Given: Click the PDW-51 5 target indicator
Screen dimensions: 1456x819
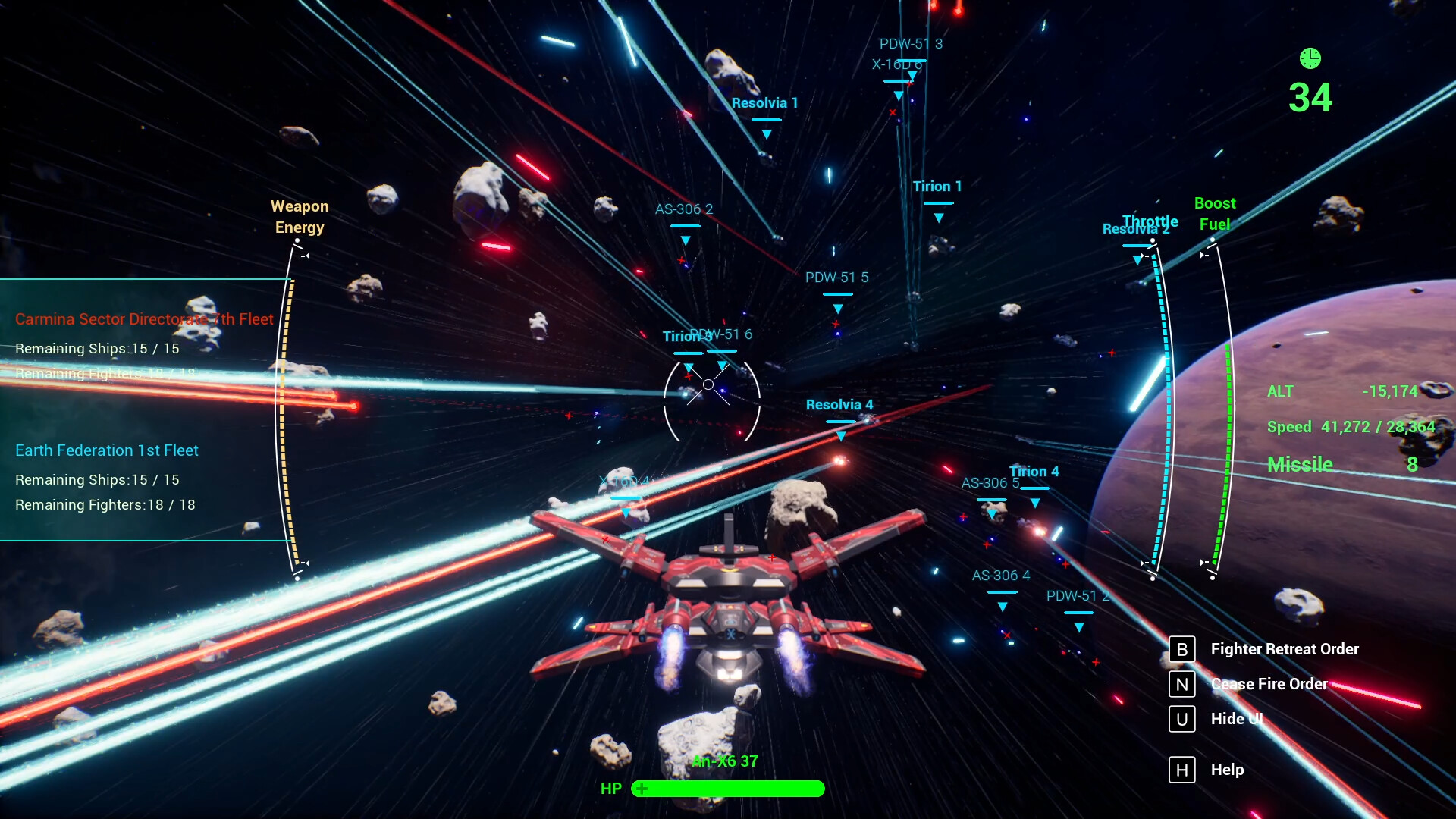Looking at the screenshot, I should click(x=838, y=278).
